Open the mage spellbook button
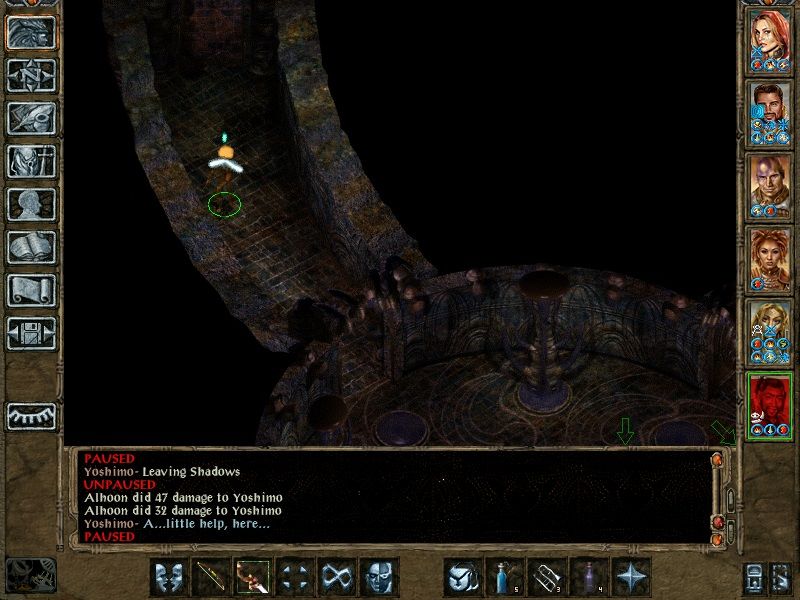Viewport: 800px width, 600px height. [x=31, y=248]
